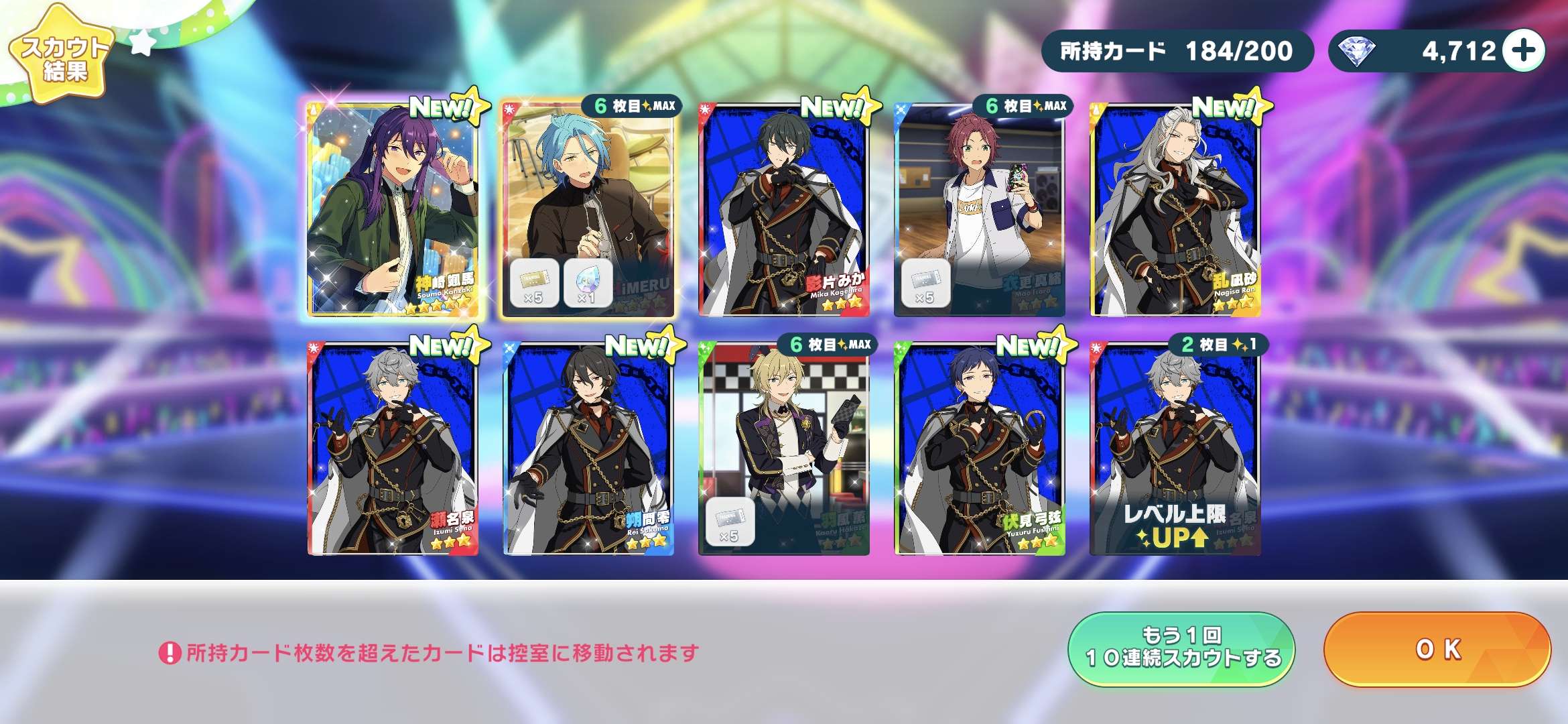Screen dimensions: 1568x724
Task: Open the Yuzuru Fushimi card
Action: [x=980, y=448]
